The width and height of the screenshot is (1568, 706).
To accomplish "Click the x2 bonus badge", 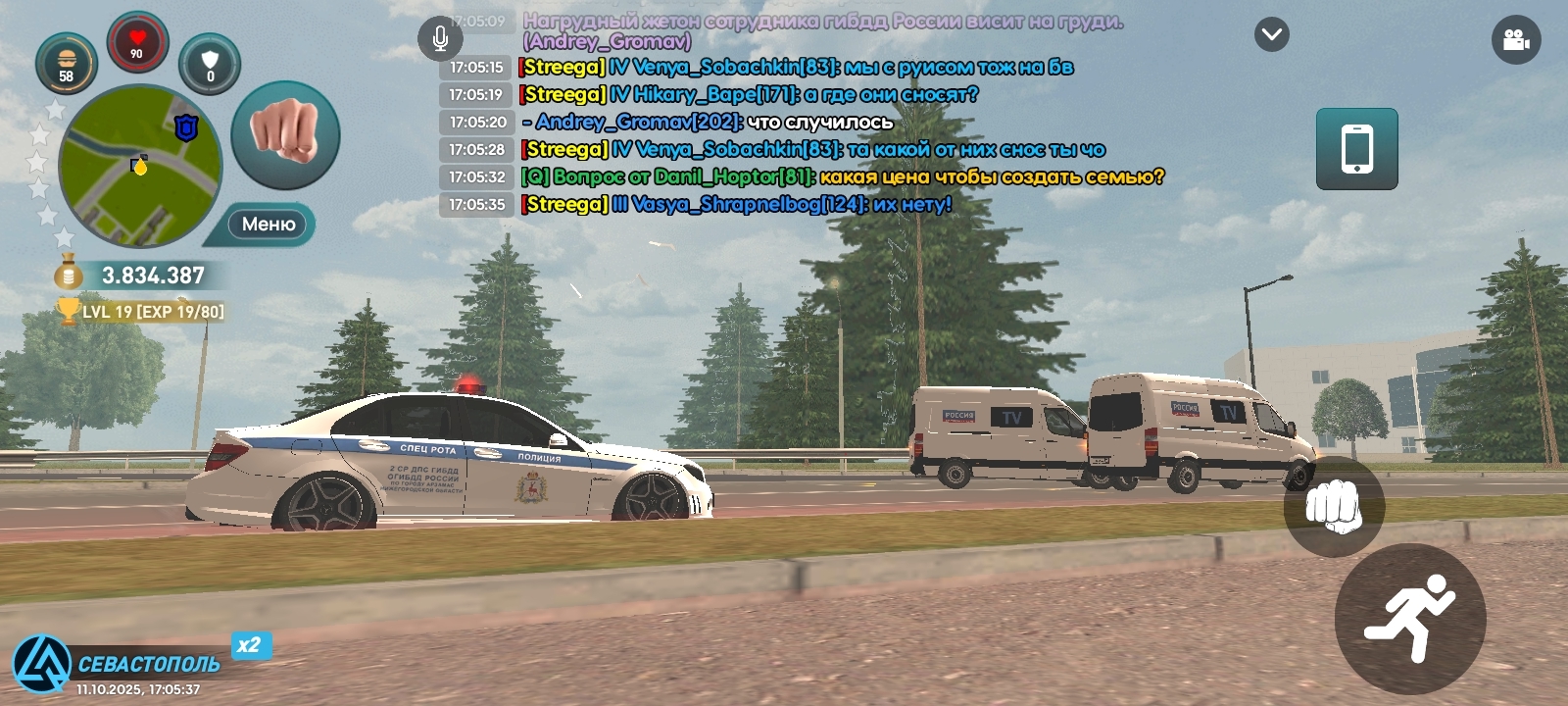I will [251, 645].
